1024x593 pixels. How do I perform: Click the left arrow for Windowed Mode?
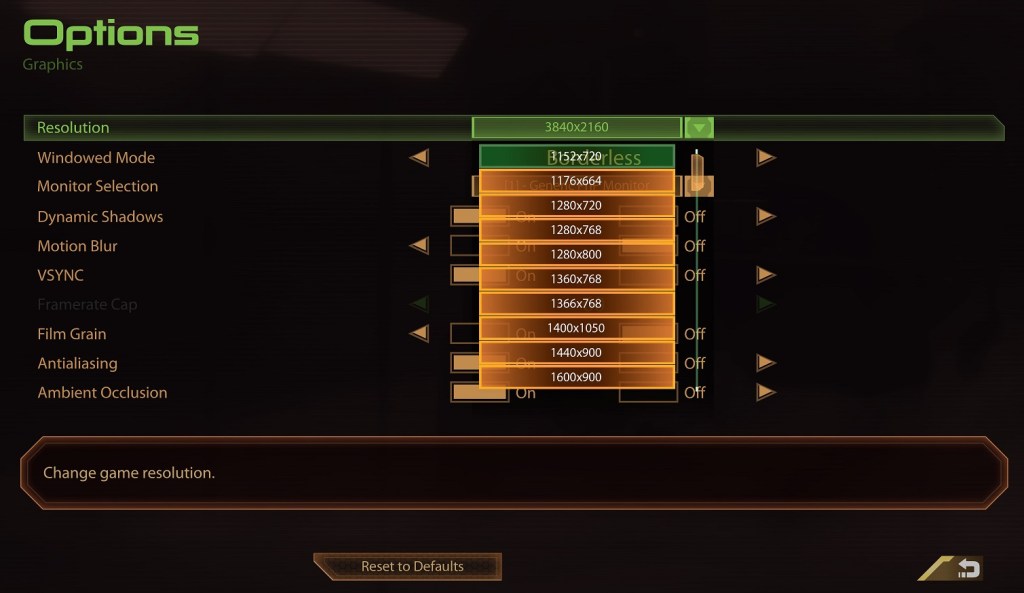pyautogui.click(x=419, y=158)
